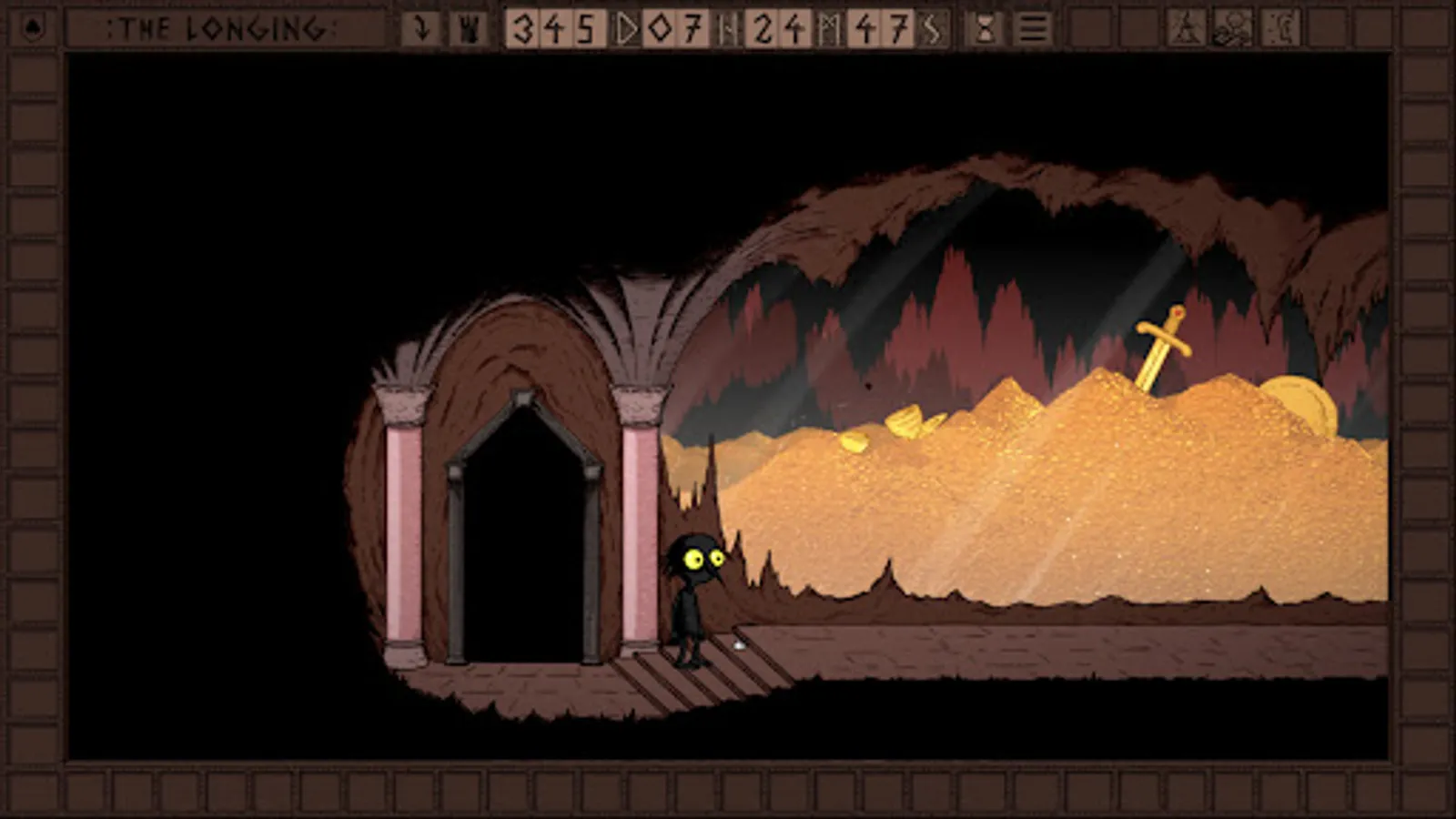
Task: Activate the hourglass time-skip icon
Action: [985, 27]
